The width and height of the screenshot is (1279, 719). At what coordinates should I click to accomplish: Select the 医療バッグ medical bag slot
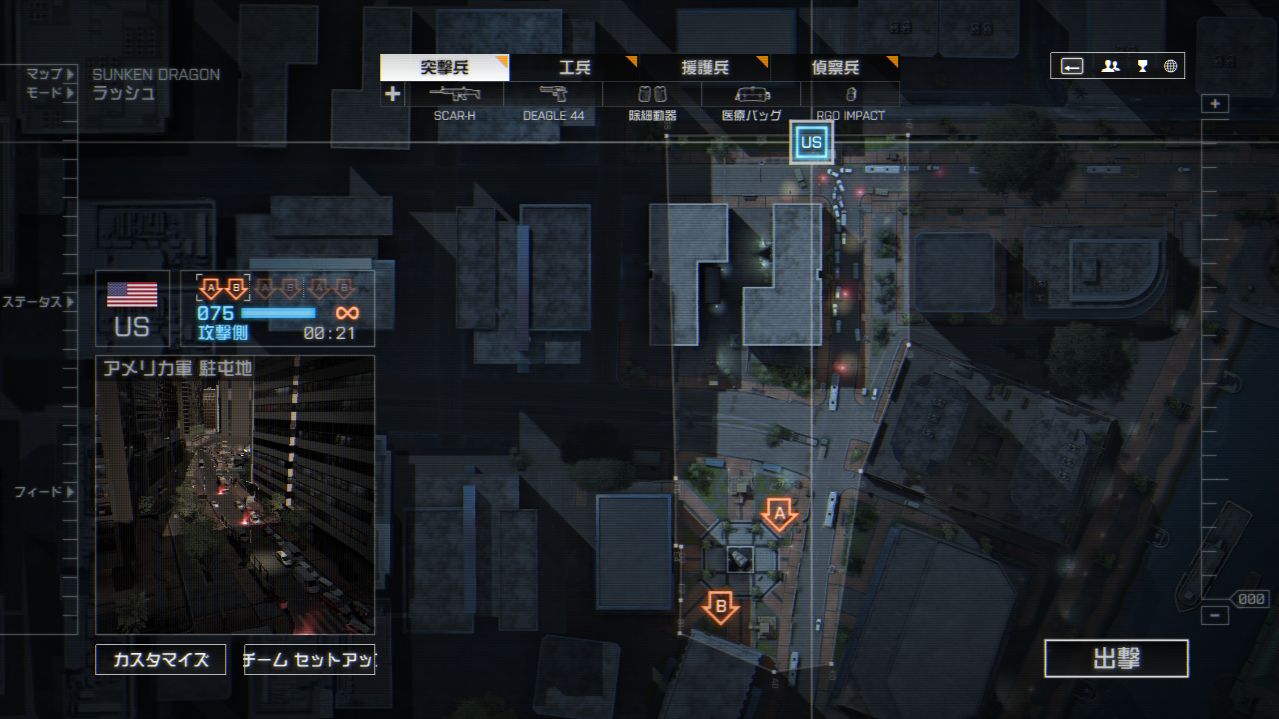[752, 95]
